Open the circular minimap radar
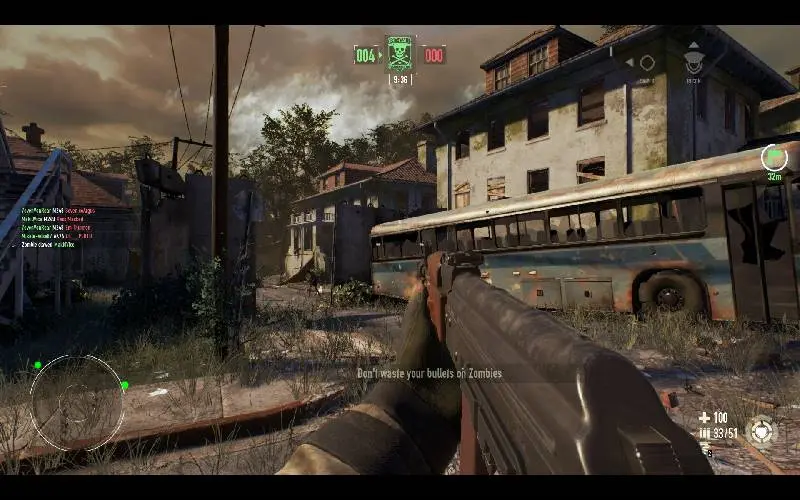The height and width of the screenshot is (500, 800). 78,402
